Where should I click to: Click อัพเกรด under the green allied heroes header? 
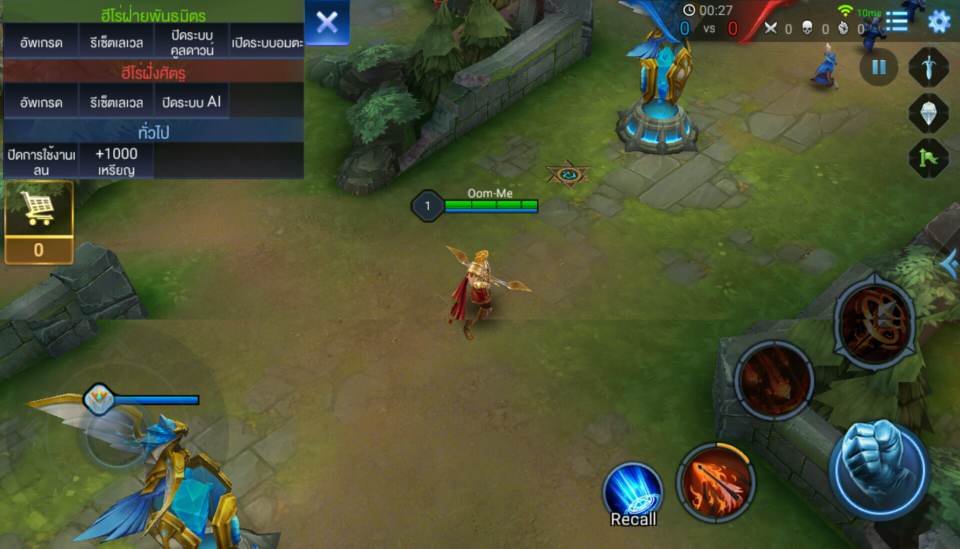click(40, 43)
